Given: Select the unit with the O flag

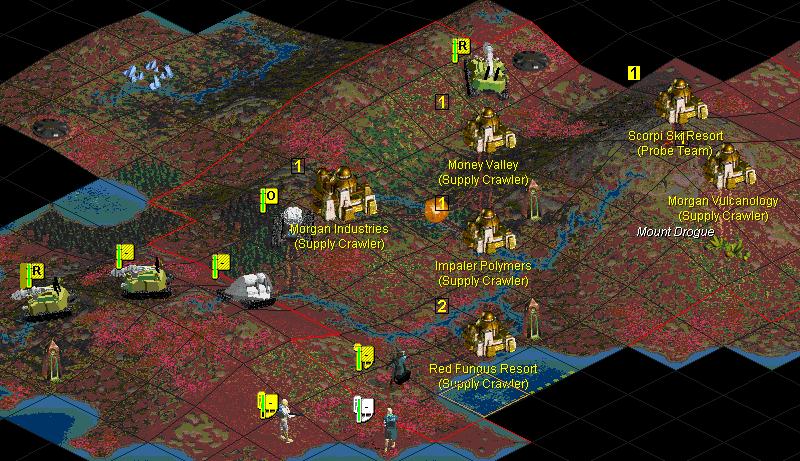Looking at the screenshot, I should (292, 223).
